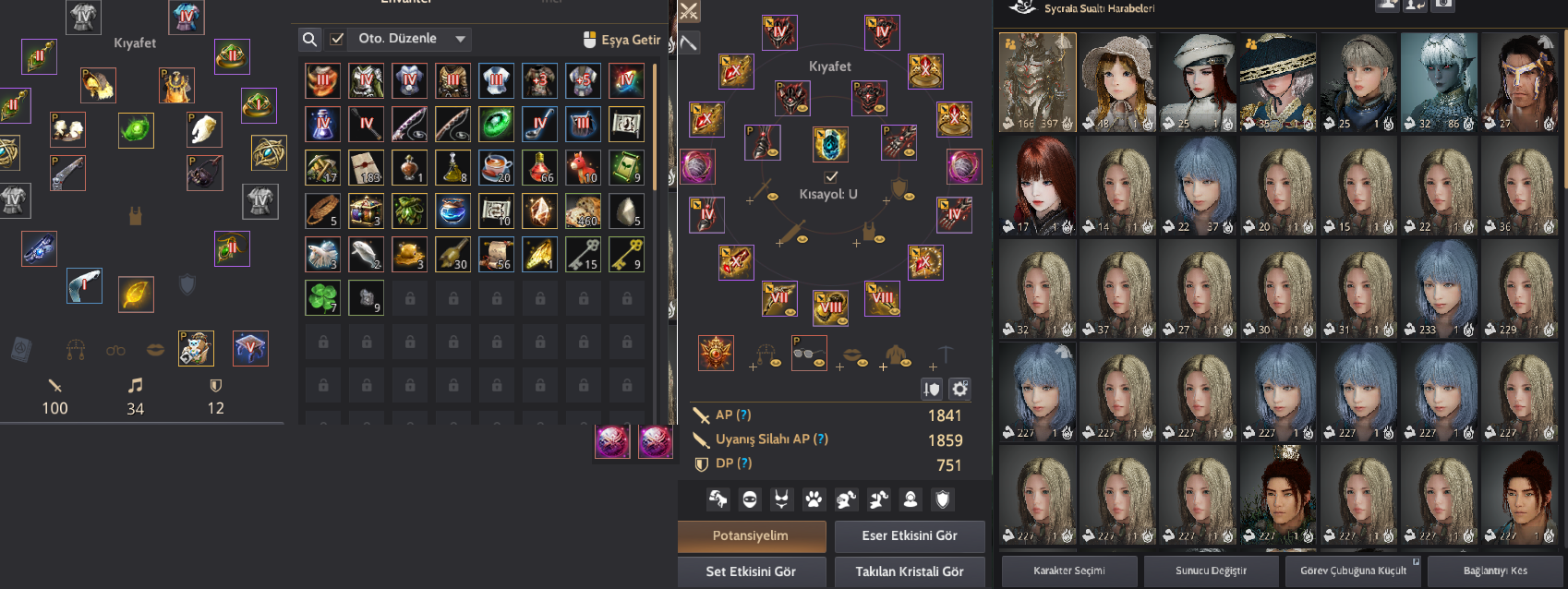The height and width of the screenshot is (589, 1568).
Task: Open the equipment gear settings icon
Action: tap(960, 389)
